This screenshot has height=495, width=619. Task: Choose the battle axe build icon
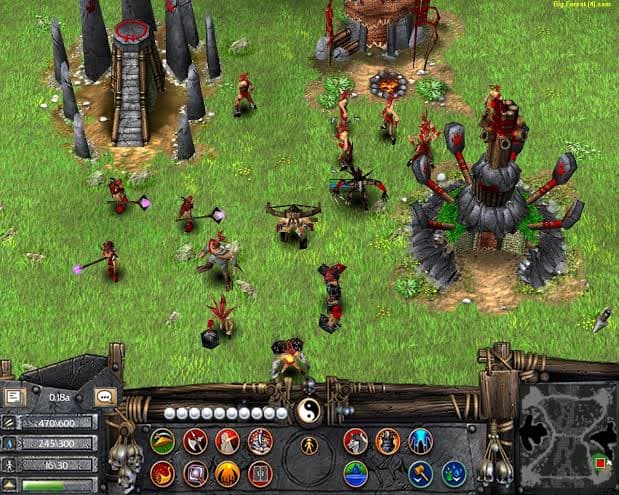[x=196, y=440]
